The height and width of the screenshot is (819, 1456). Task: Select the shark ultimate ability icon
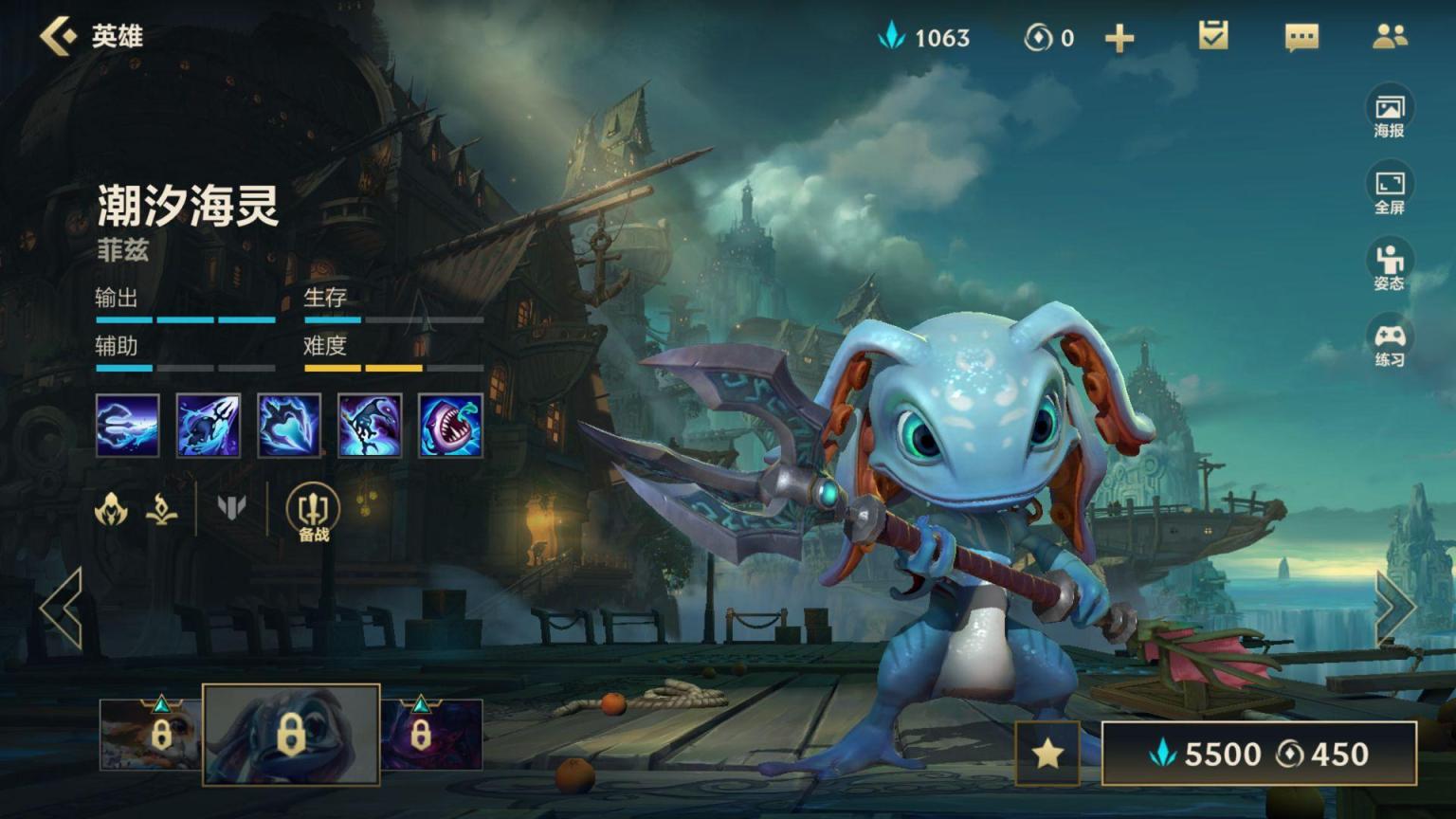coord(450,426)
